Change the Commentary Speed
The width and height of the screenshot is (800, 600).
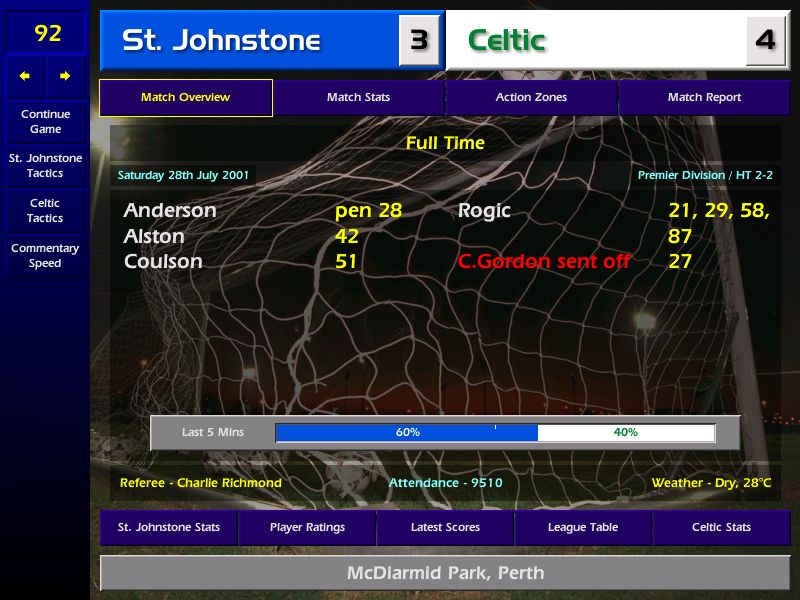[45, 256]
